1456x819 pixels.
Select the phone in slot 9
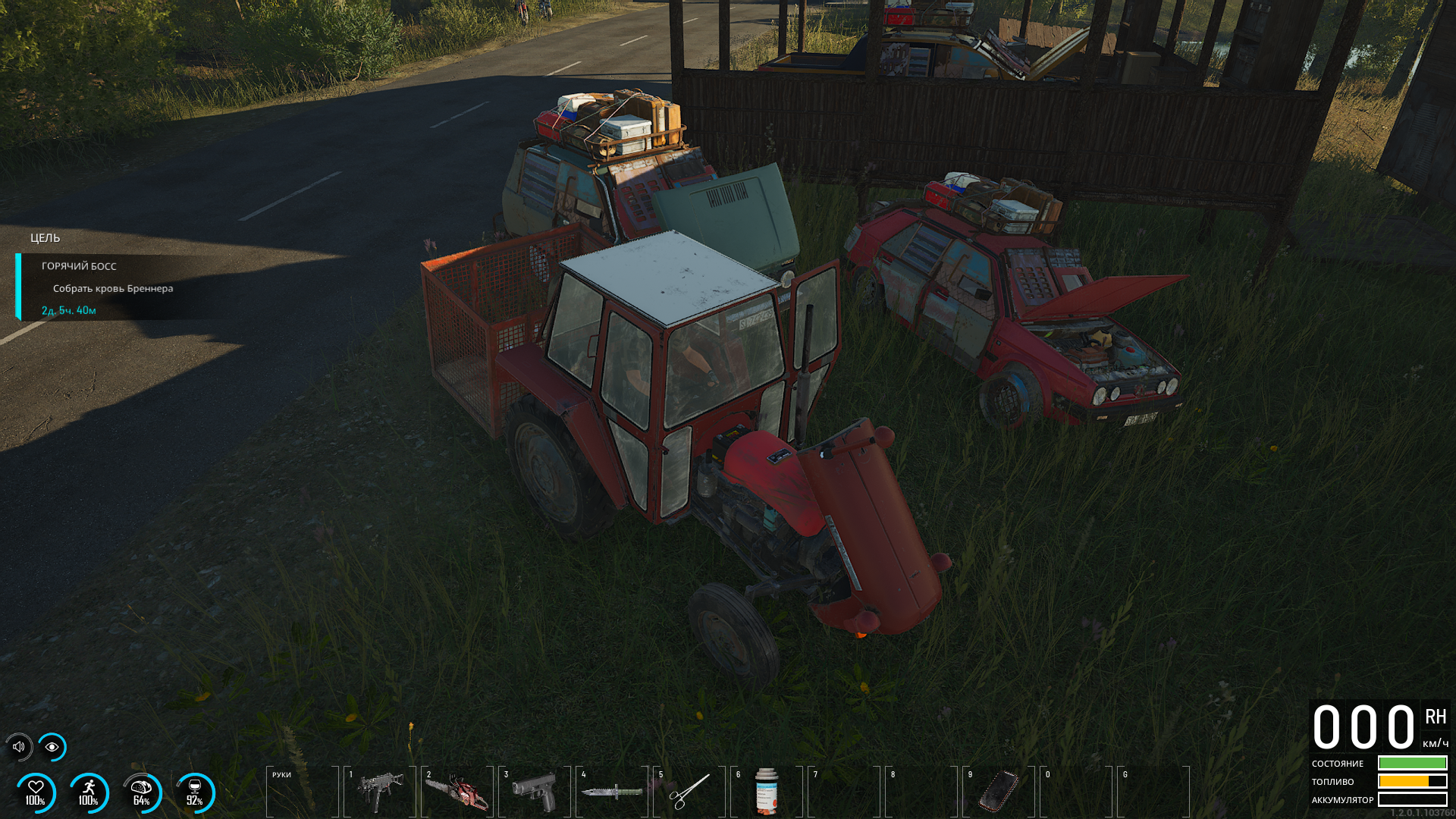(x=999, y=792)
